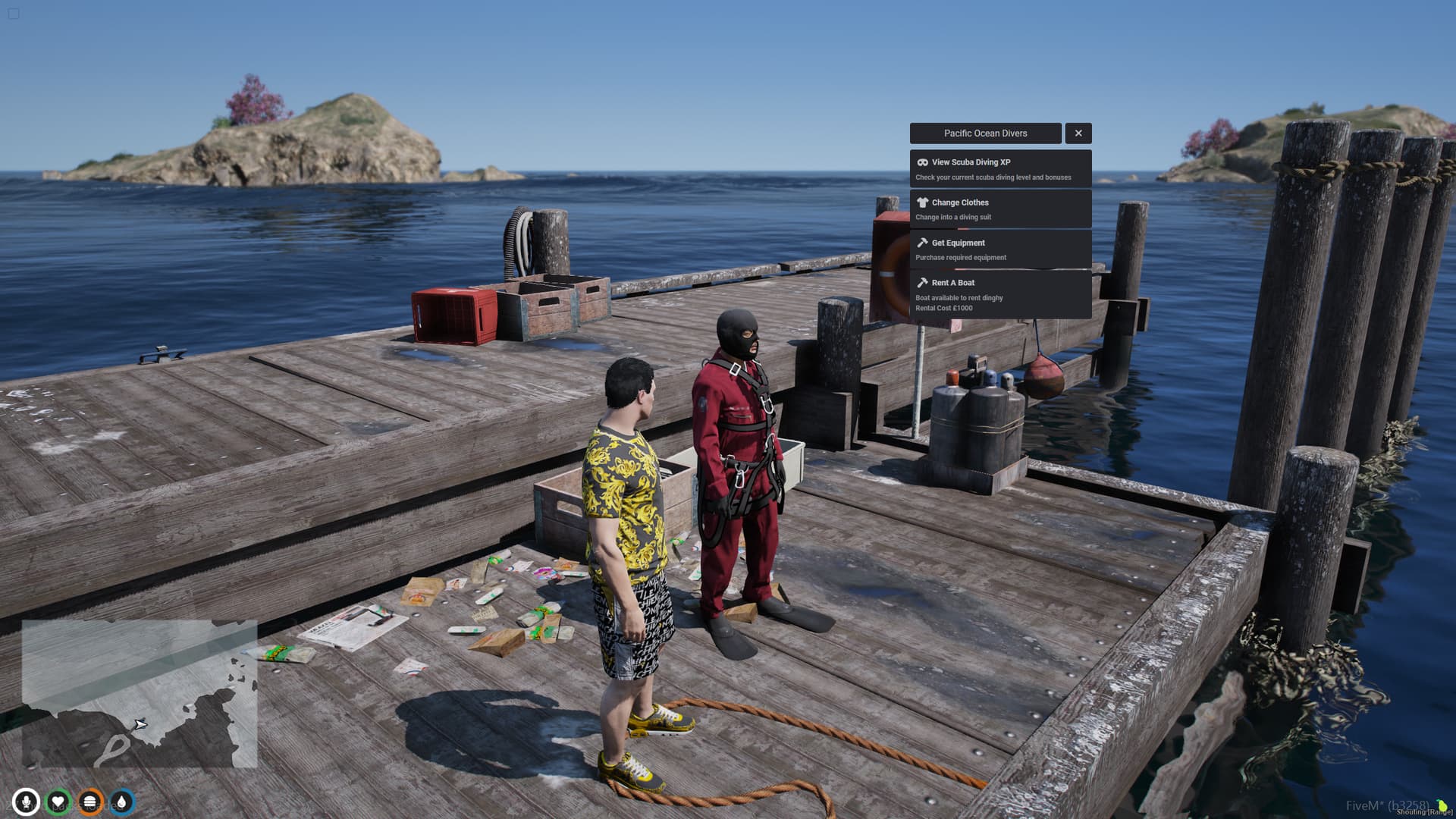
Task: Click the blue water drop thirst icon
Action: coord(121,802)
